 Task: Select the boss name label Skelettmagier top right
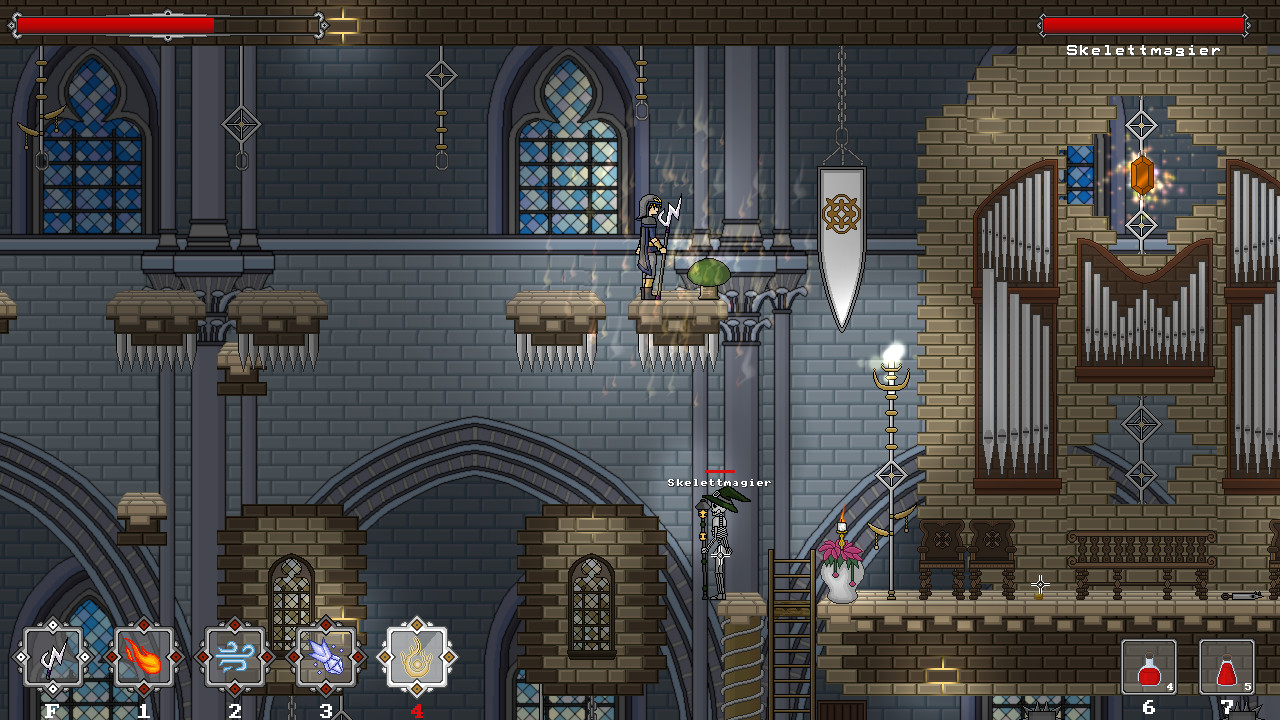(x=1142, y=47)
